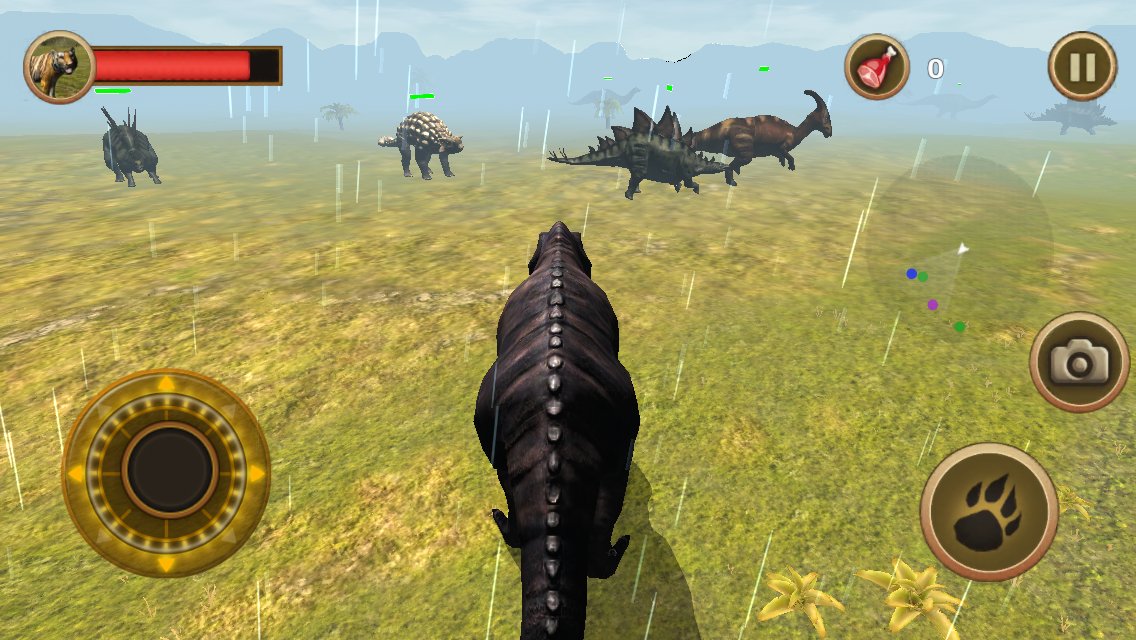Pause the game with the pause button
Image resolution: width=1136 pixels, height=640 pixels.
1082,67
